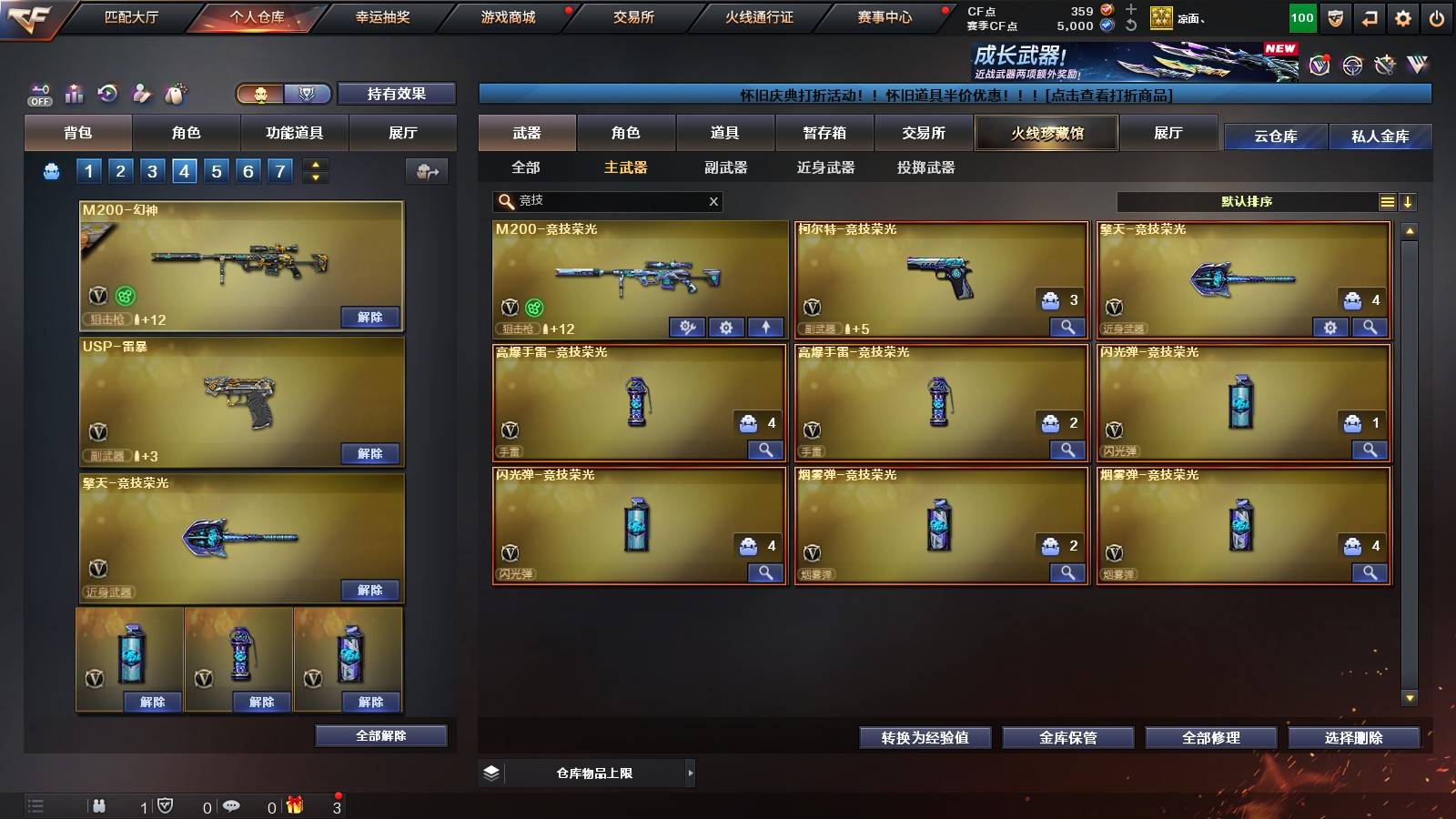The image size is (1456, 819).
Task: Expand the 仓库物品上限 panel arrow
Action: click(690, 773)
